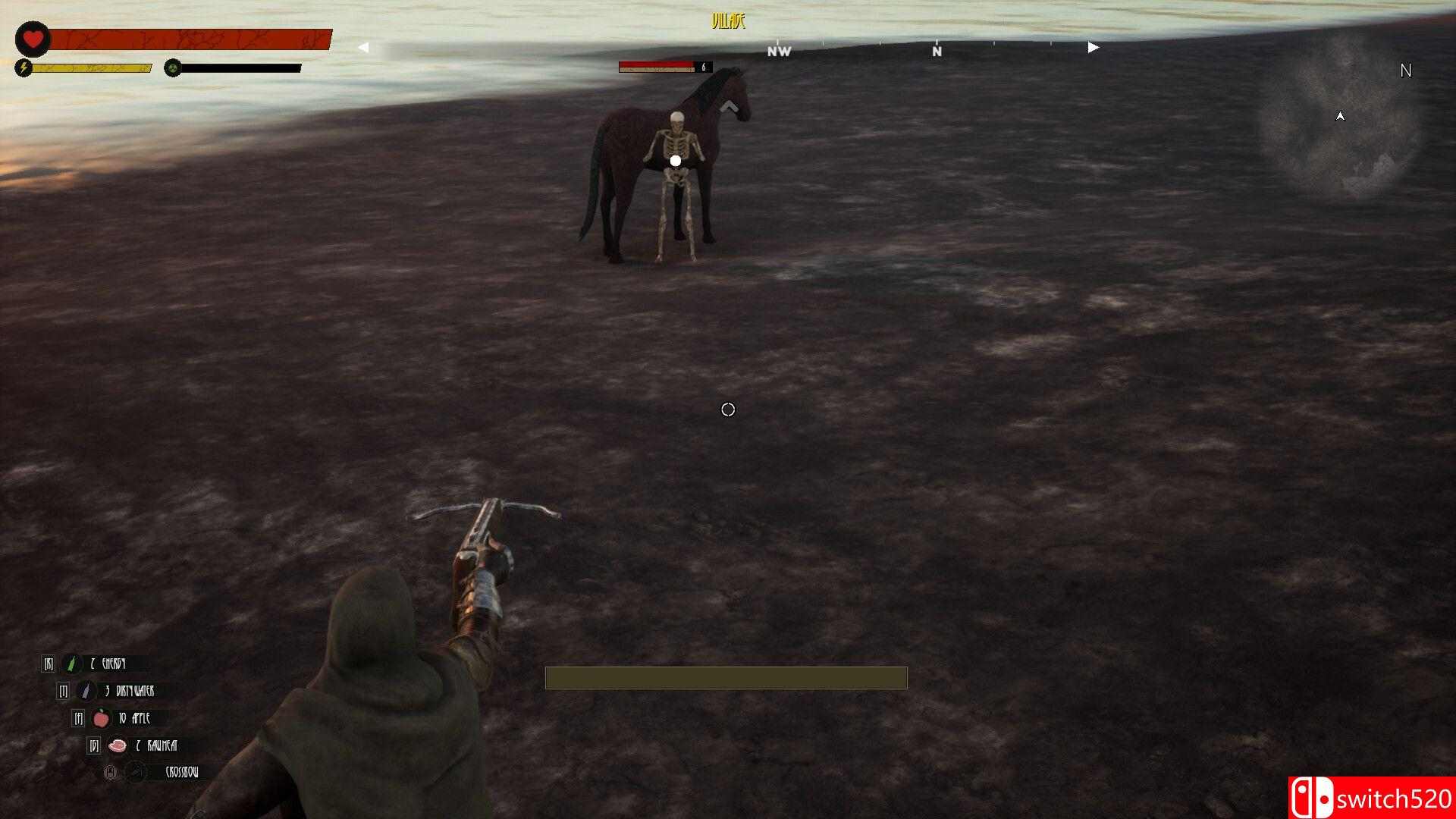Select the CROSSBOW hotbar label
Viewport: 1456px width, 819px height.
pos(182,772)
